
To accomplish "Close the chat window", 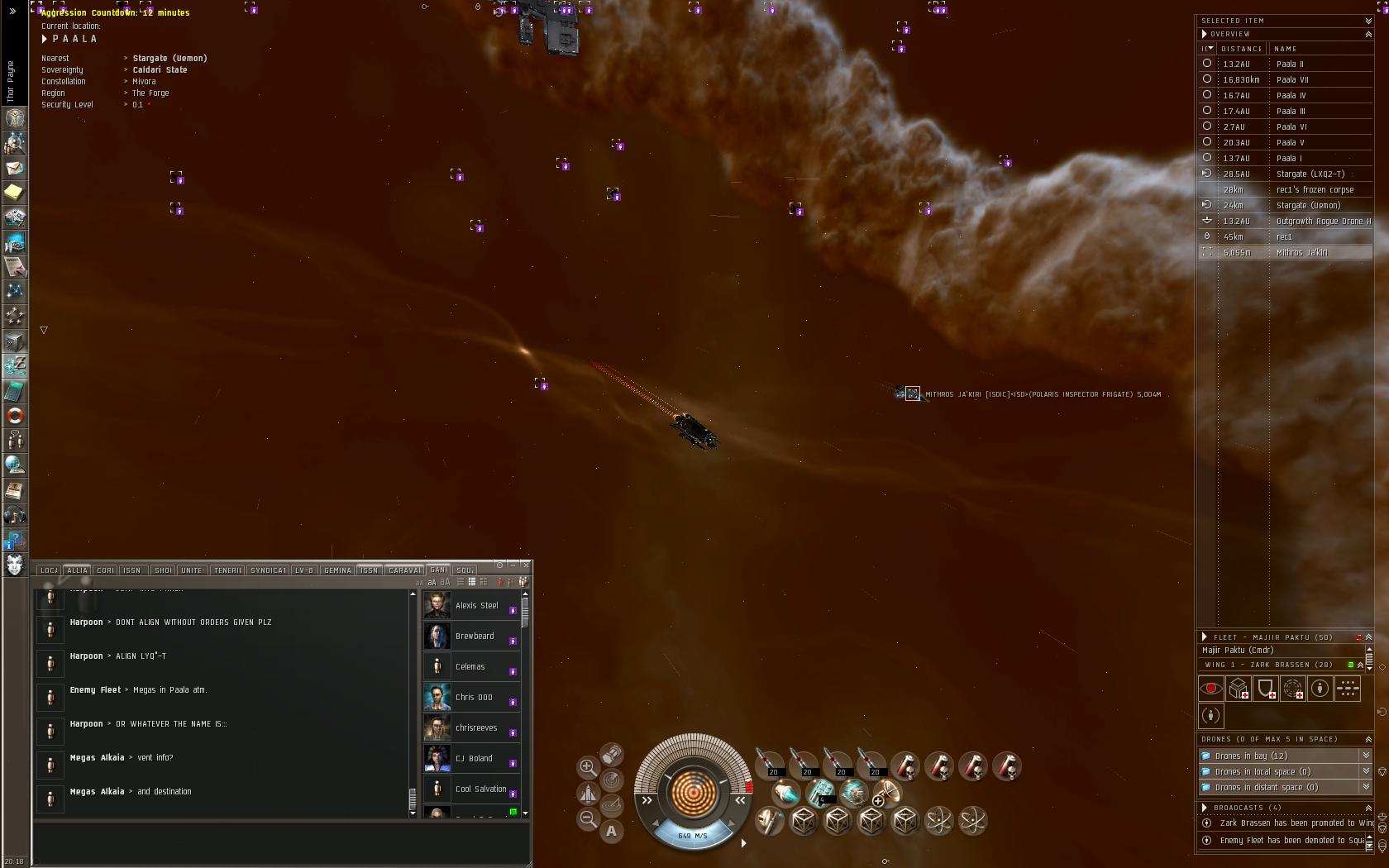I will click(x=526, y=565).
